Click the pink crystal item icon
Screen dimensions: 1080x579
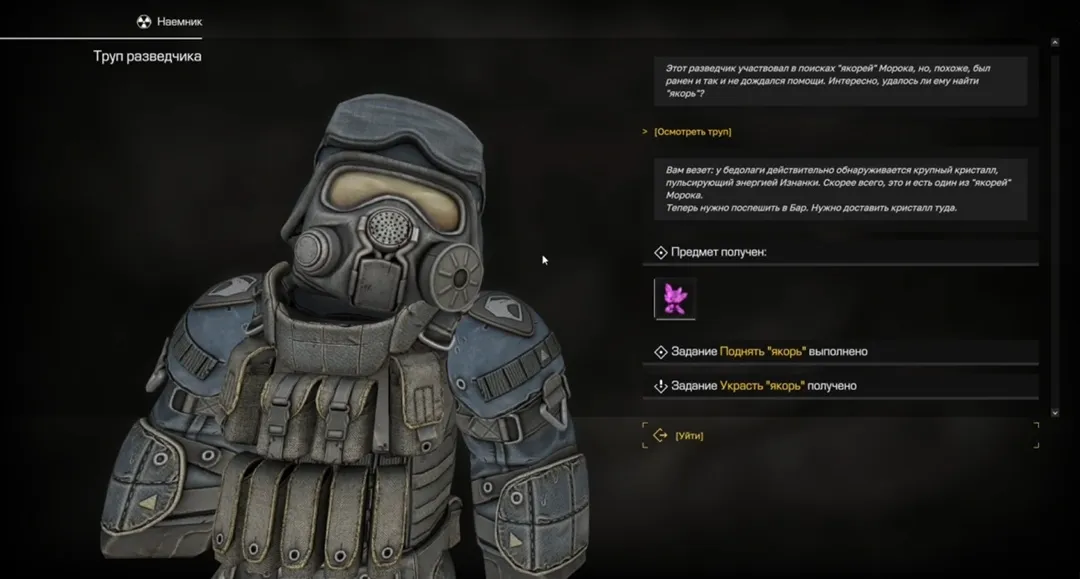click(x=675, y=299)
